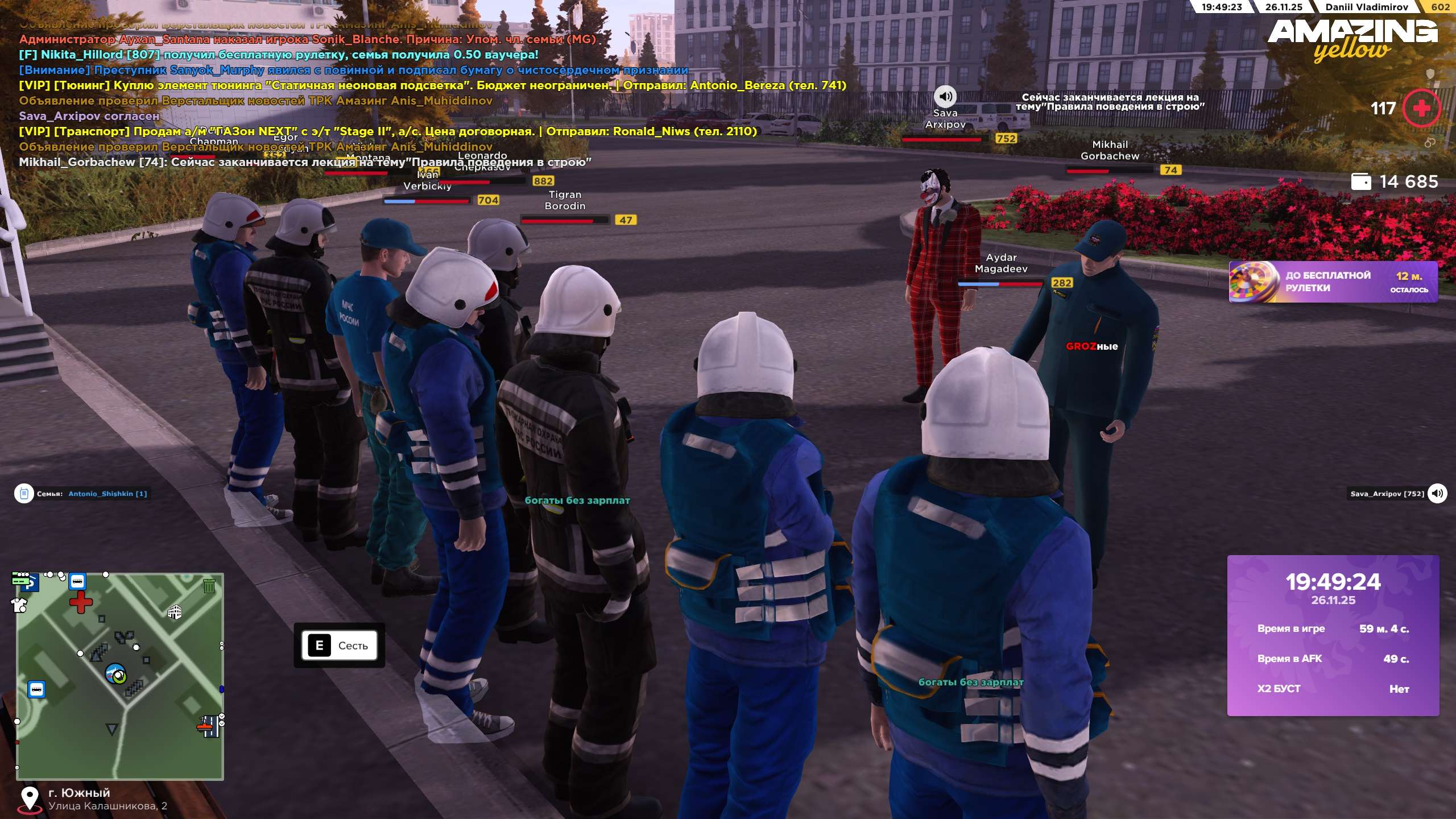Open the purple session time panel
This screenshot has width=1456, height=819.
coord(1333,635)
